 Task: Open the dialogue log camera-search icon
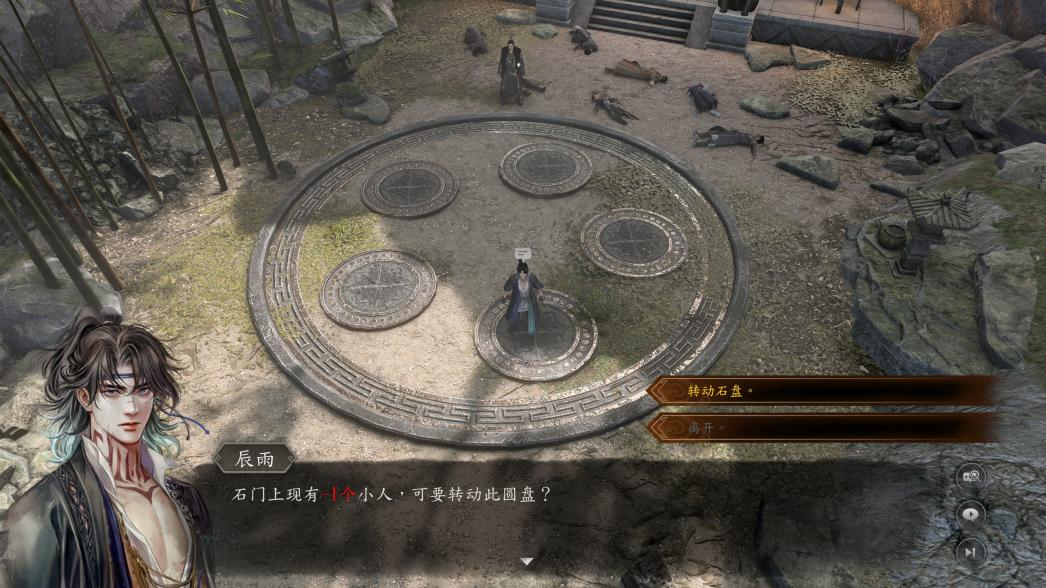[970, 477]
